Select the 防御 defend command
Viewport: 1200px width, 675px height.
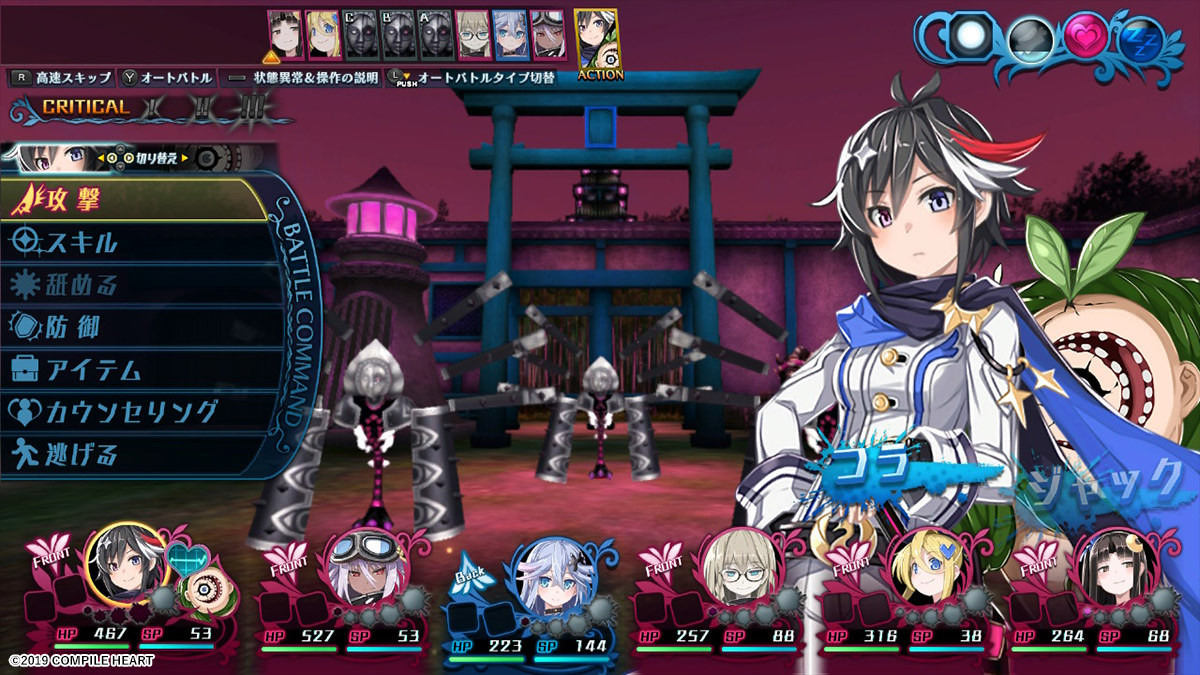pos(130,327)
